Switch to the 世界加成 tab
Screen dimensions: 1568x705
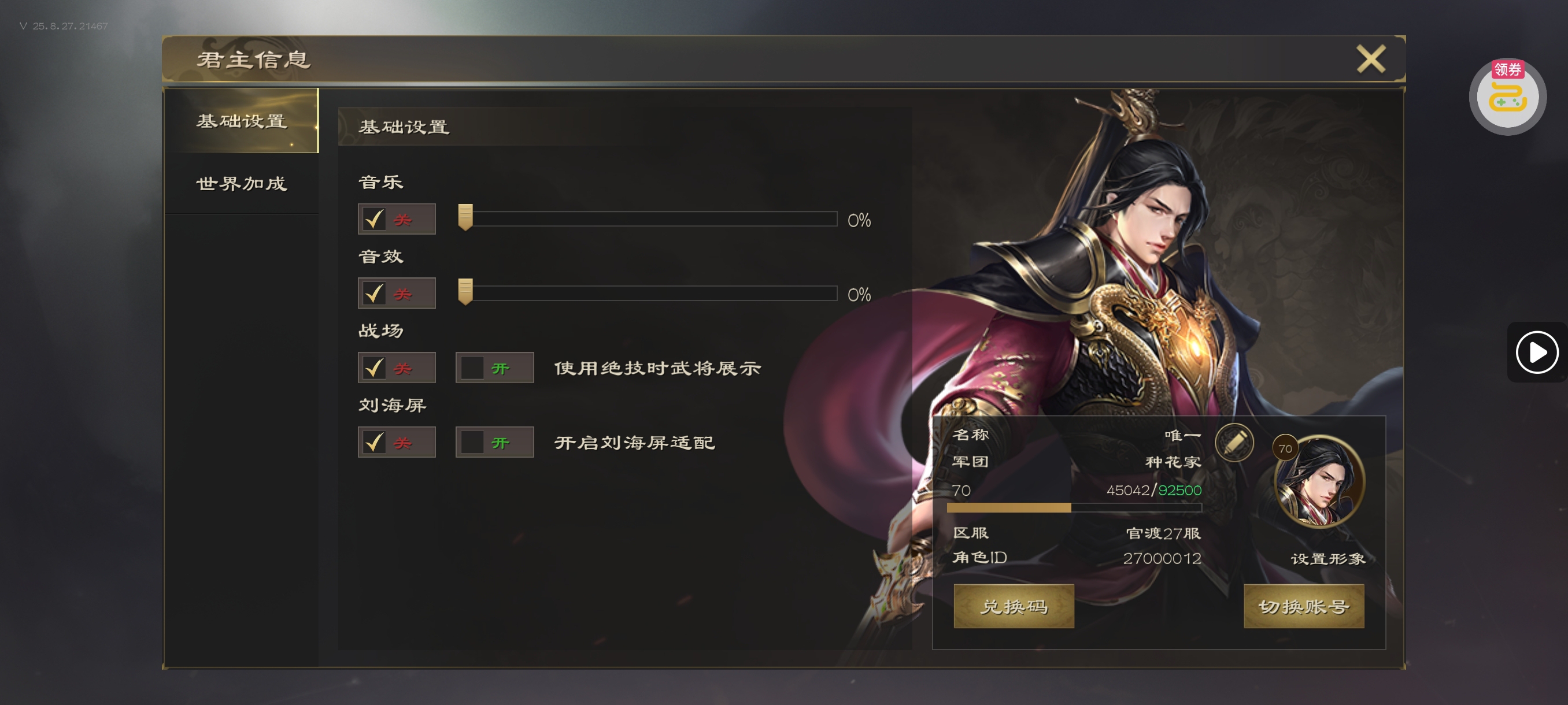[x=241, y=183]
